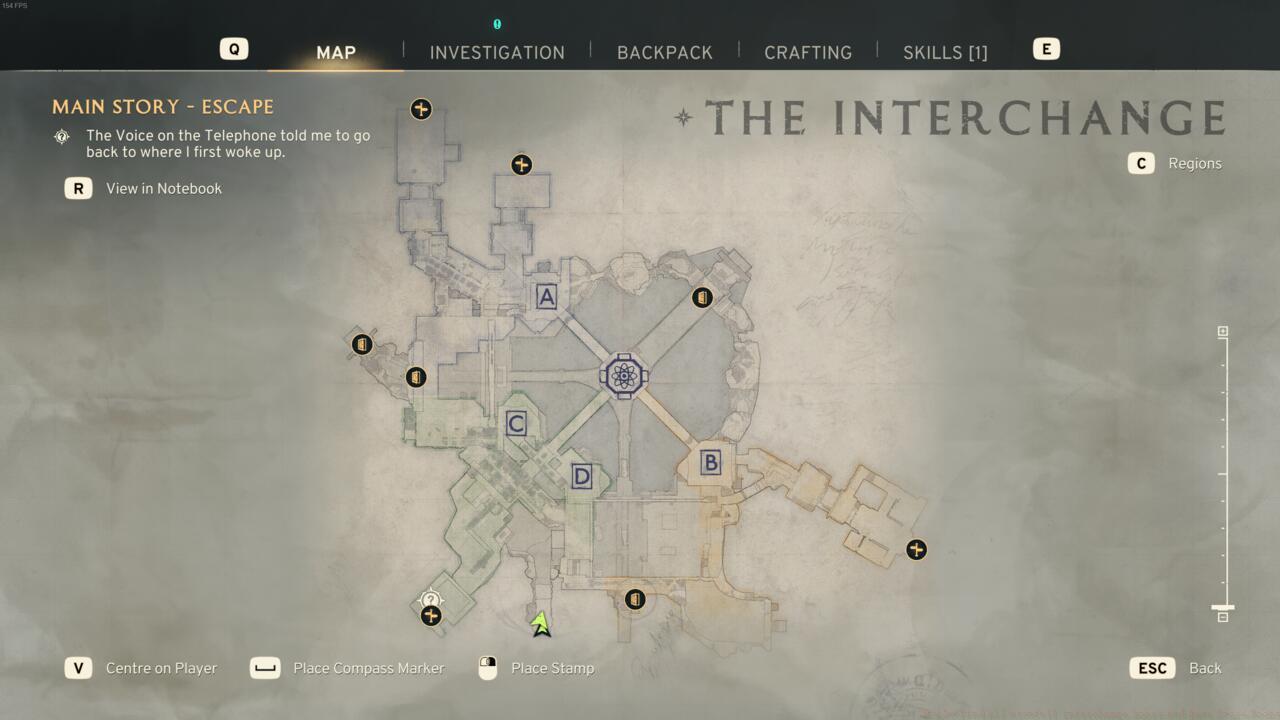Click the exit marker in the map's southeast corner

click(x=916, y=549)
